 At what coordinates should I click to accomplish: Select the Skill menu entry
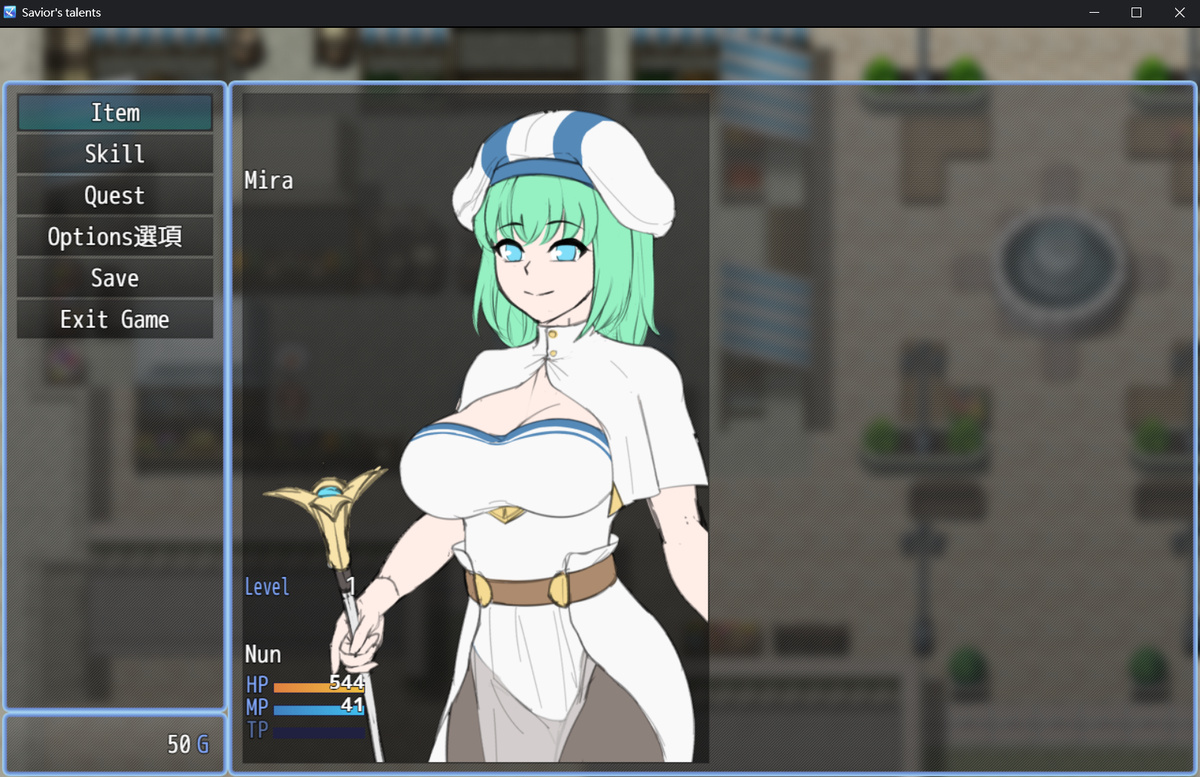[x=115, y=154]
